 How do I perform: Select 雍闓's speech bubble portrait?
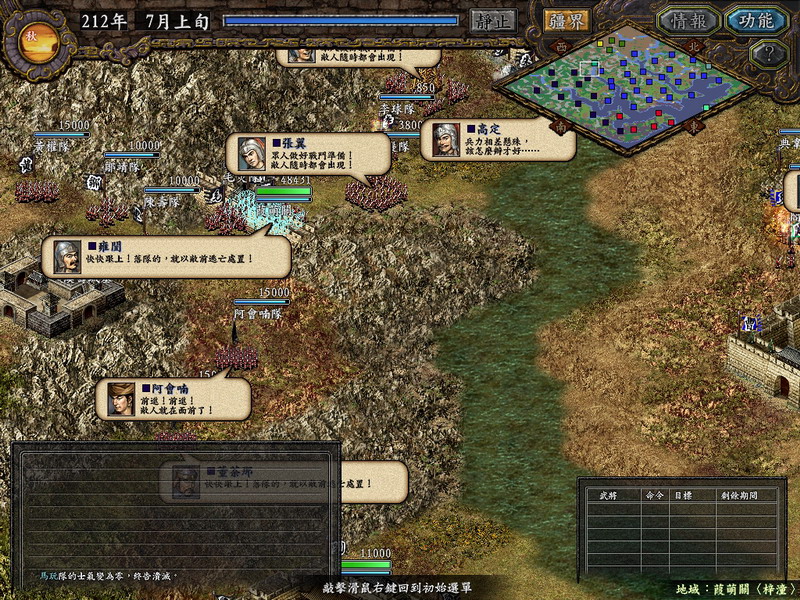[x=67, y=257]
